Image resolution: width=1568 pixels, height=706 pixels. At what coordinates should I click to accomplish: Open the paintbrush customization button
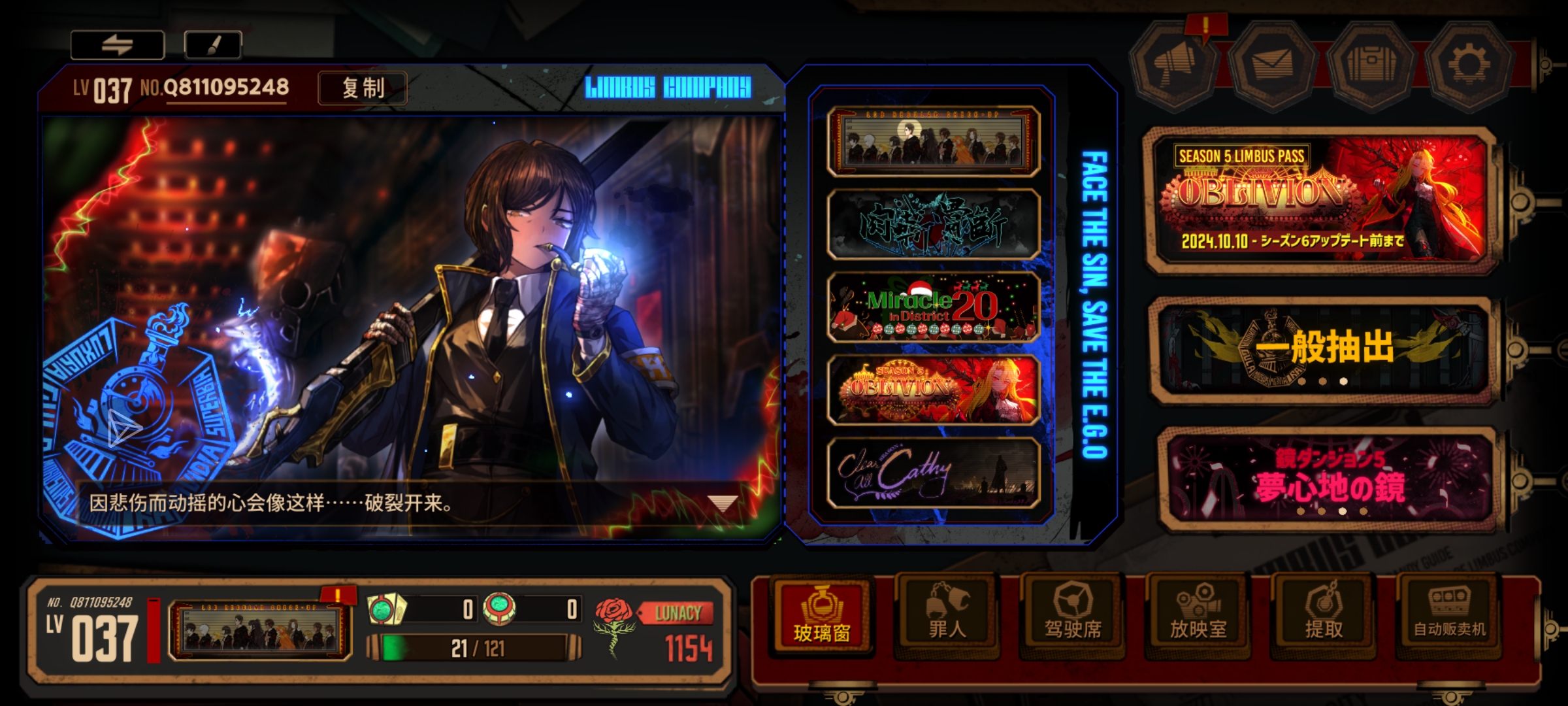(213, 45)
